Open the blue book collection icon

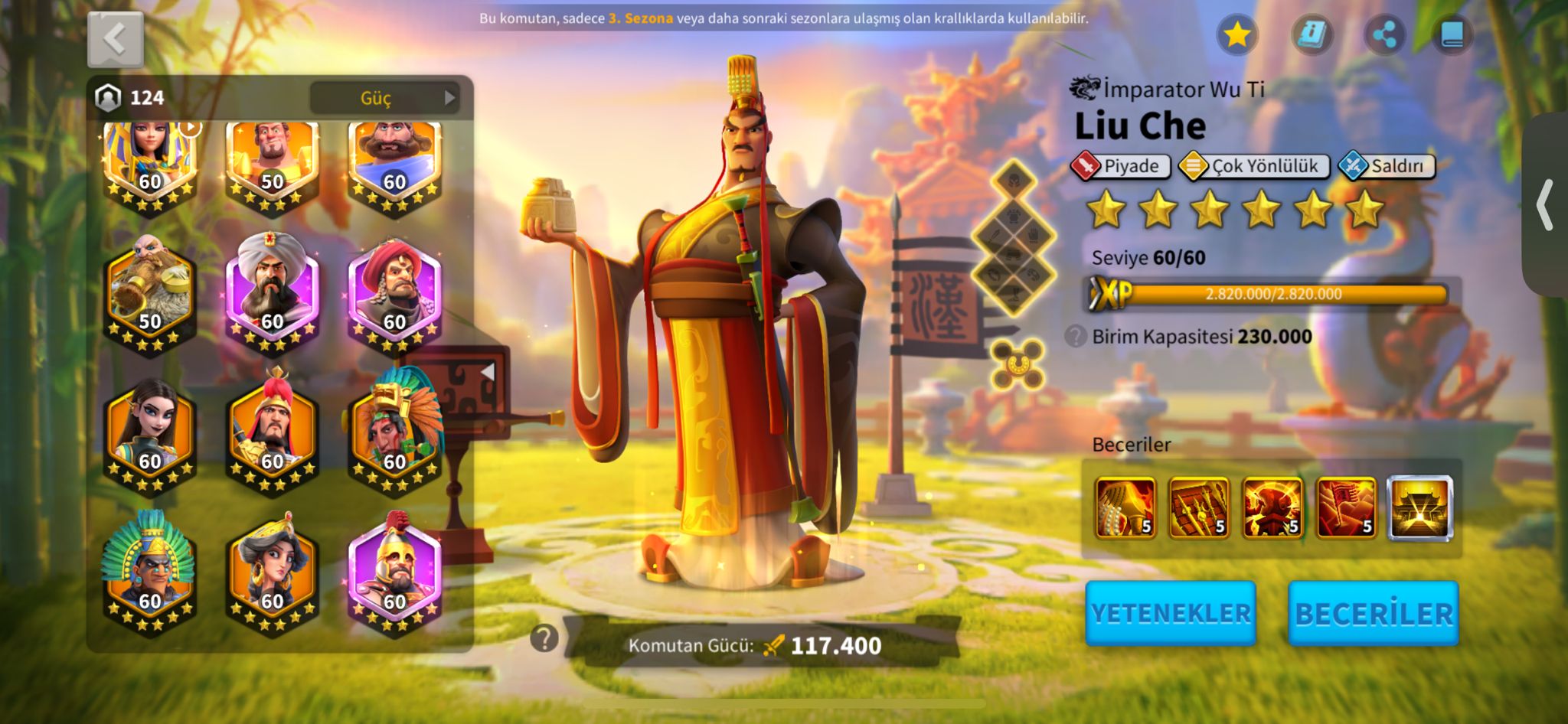point(1452,34)
